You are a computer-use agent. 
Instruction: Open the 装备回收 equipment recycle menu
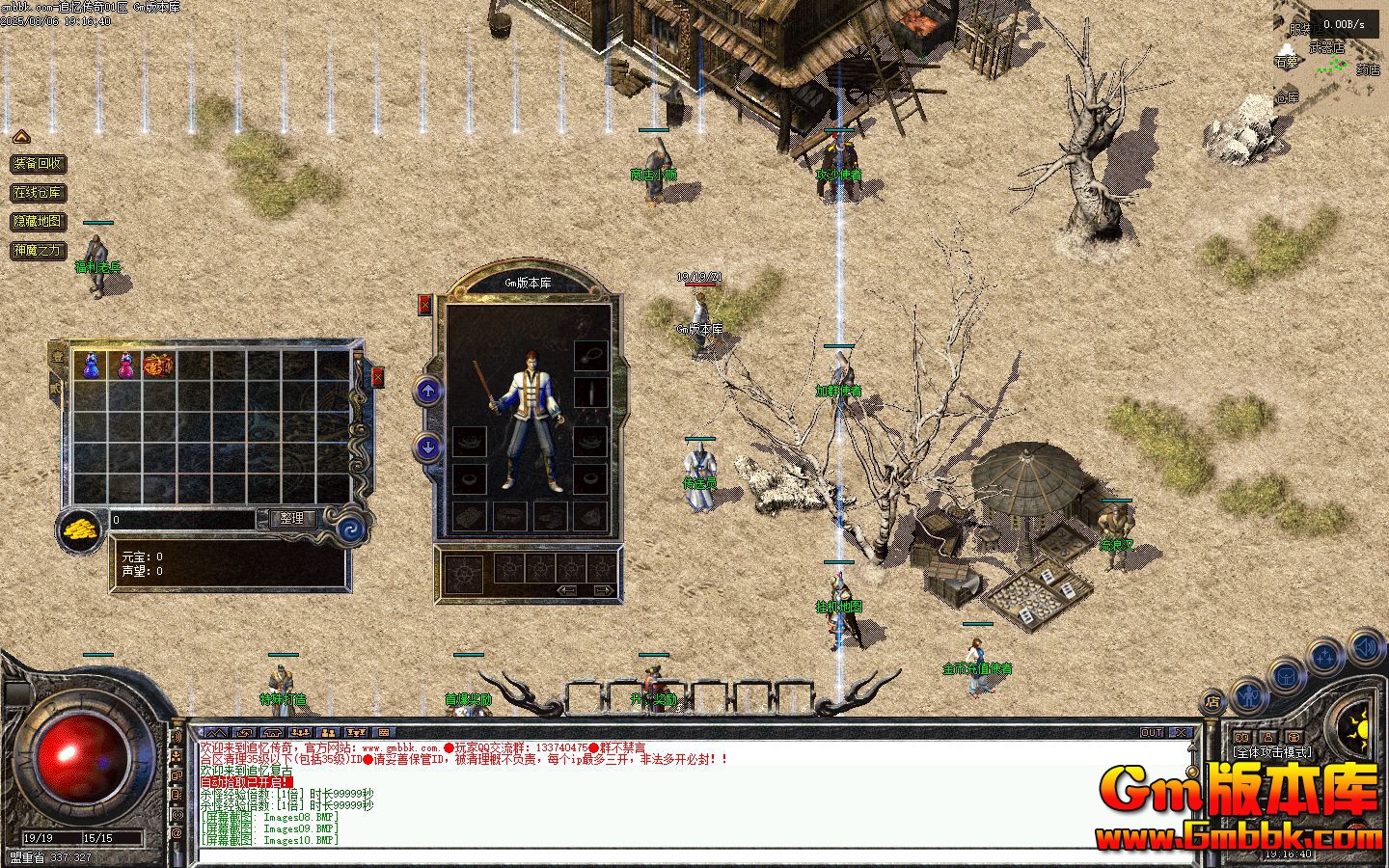pyautogui.click(x=38, y=164)
